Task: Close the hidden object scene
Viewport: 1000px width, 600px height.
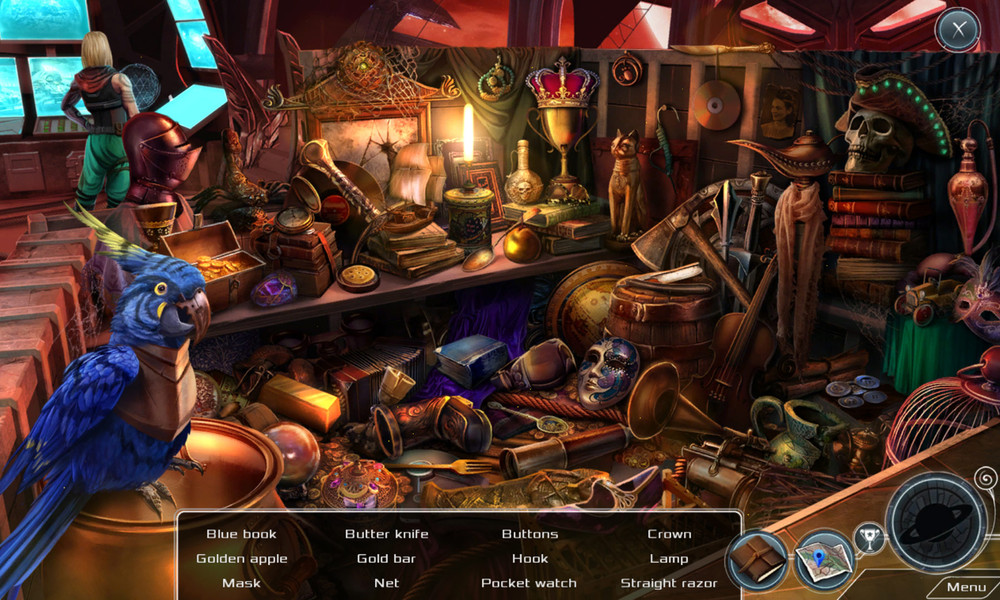Action: [957, 30]
